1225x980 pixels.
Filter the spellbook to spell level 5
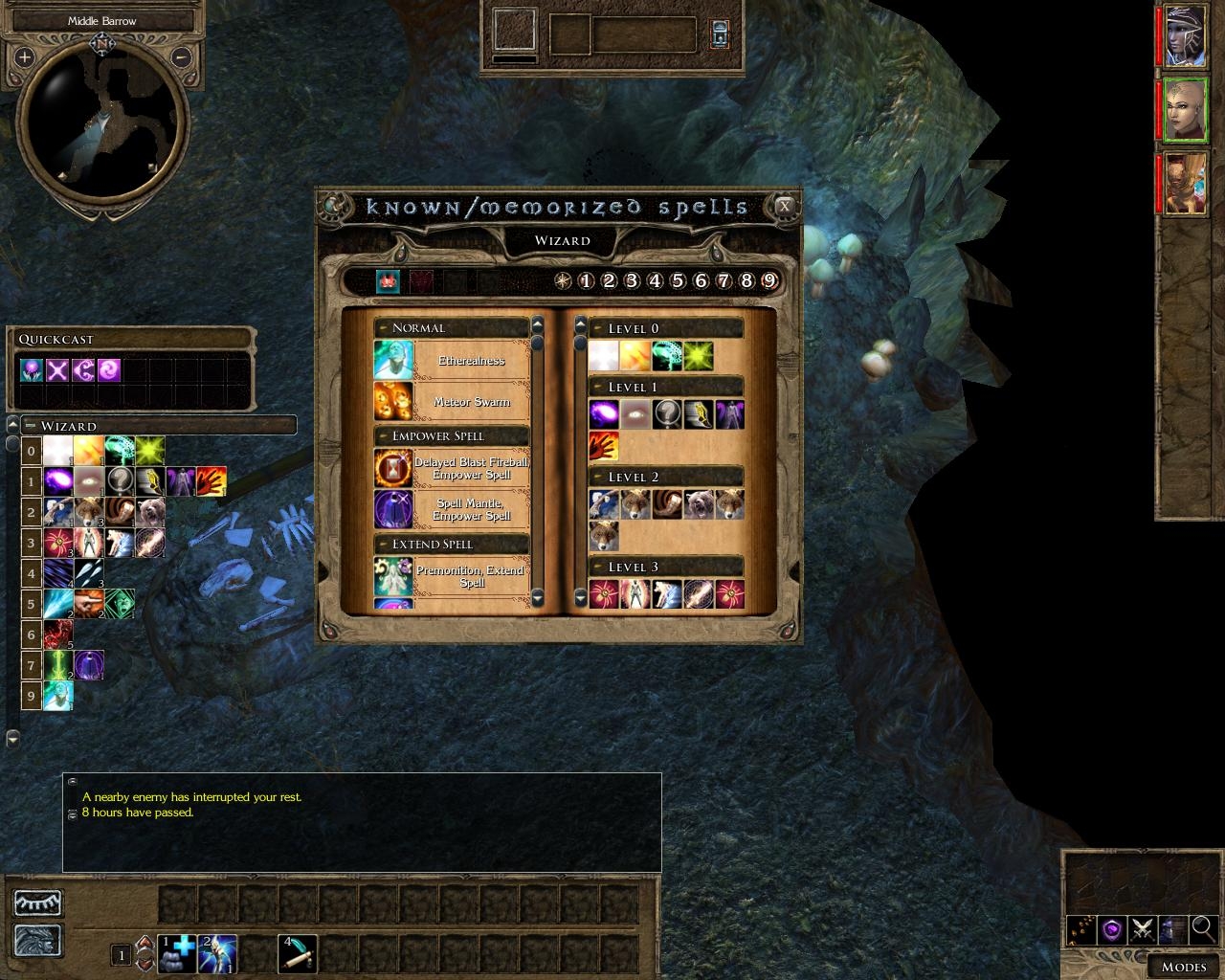(678, 281)
